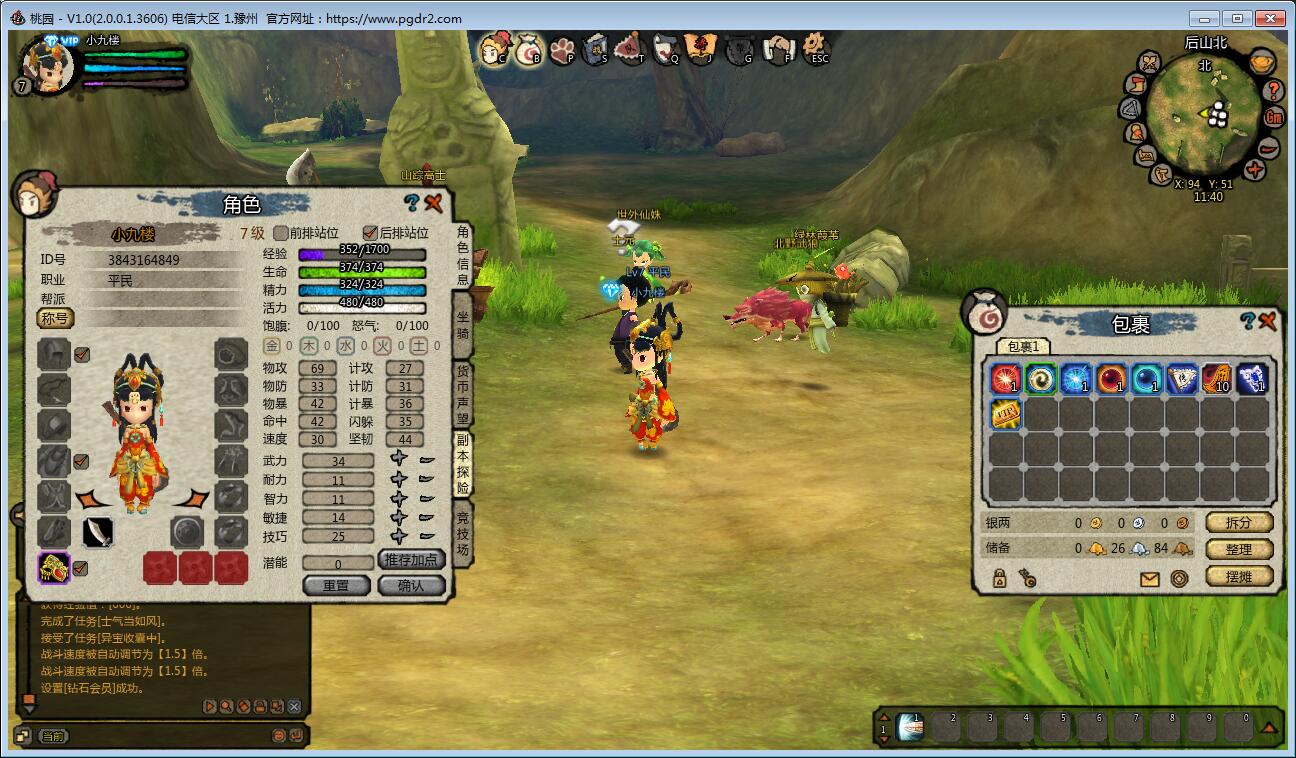Close the 角色 character panel
Screen dimensions: 1296x758
click(434, 203)
